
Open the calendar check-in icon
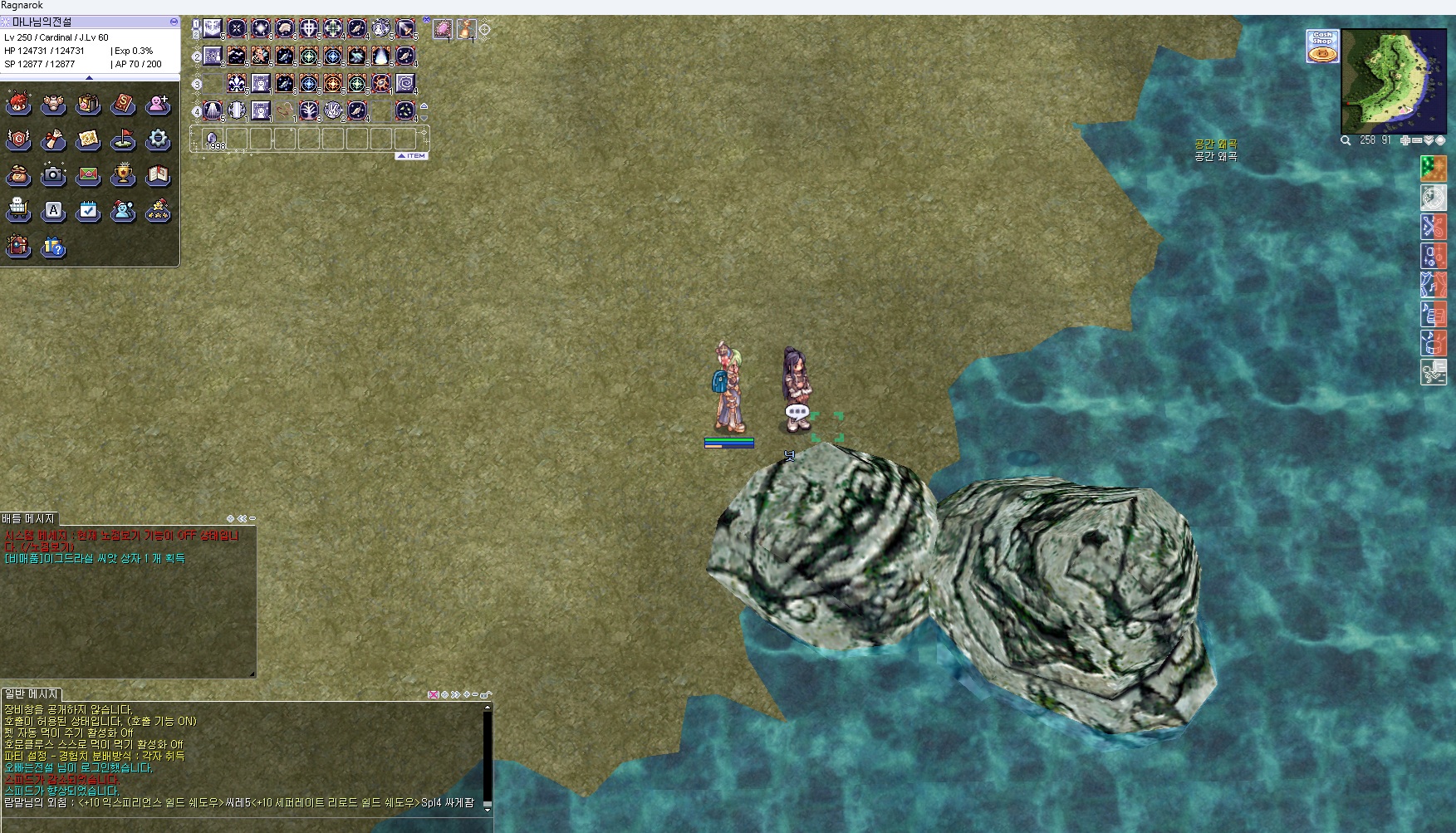tap(88, 211)
